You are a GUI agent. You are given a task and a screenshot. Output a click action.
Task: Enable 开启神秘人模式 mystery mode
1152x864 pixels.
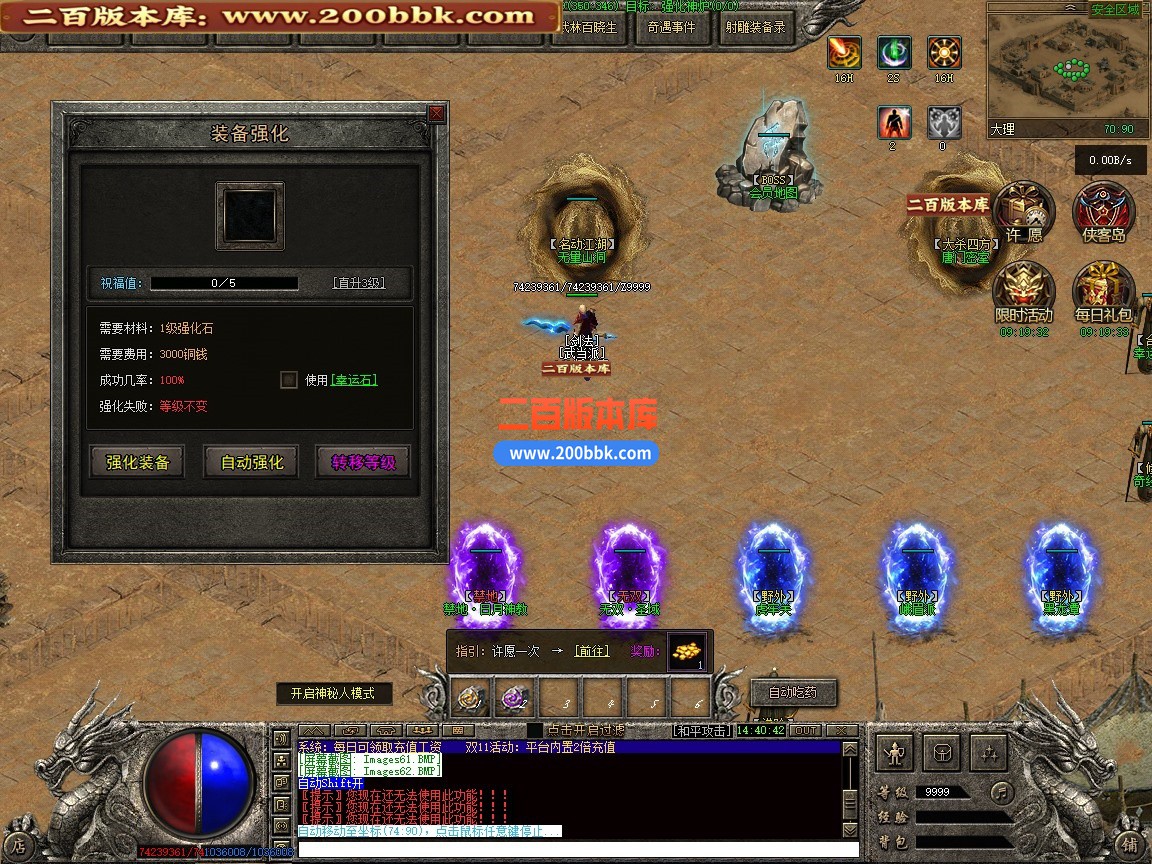pos(334,693)
